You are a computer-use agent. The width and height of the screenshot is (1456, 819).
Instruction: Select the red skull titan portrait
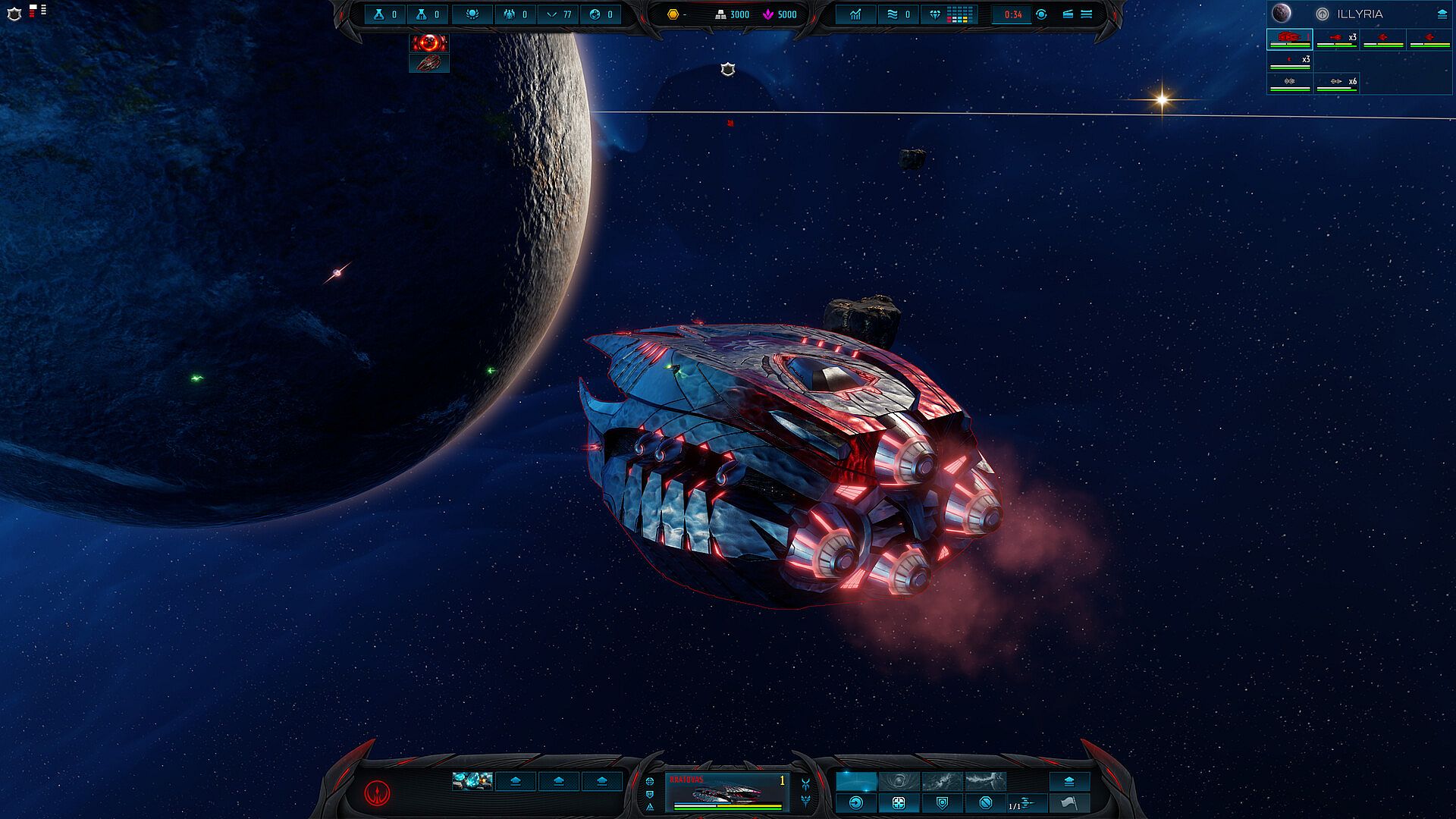coord(429,42)
